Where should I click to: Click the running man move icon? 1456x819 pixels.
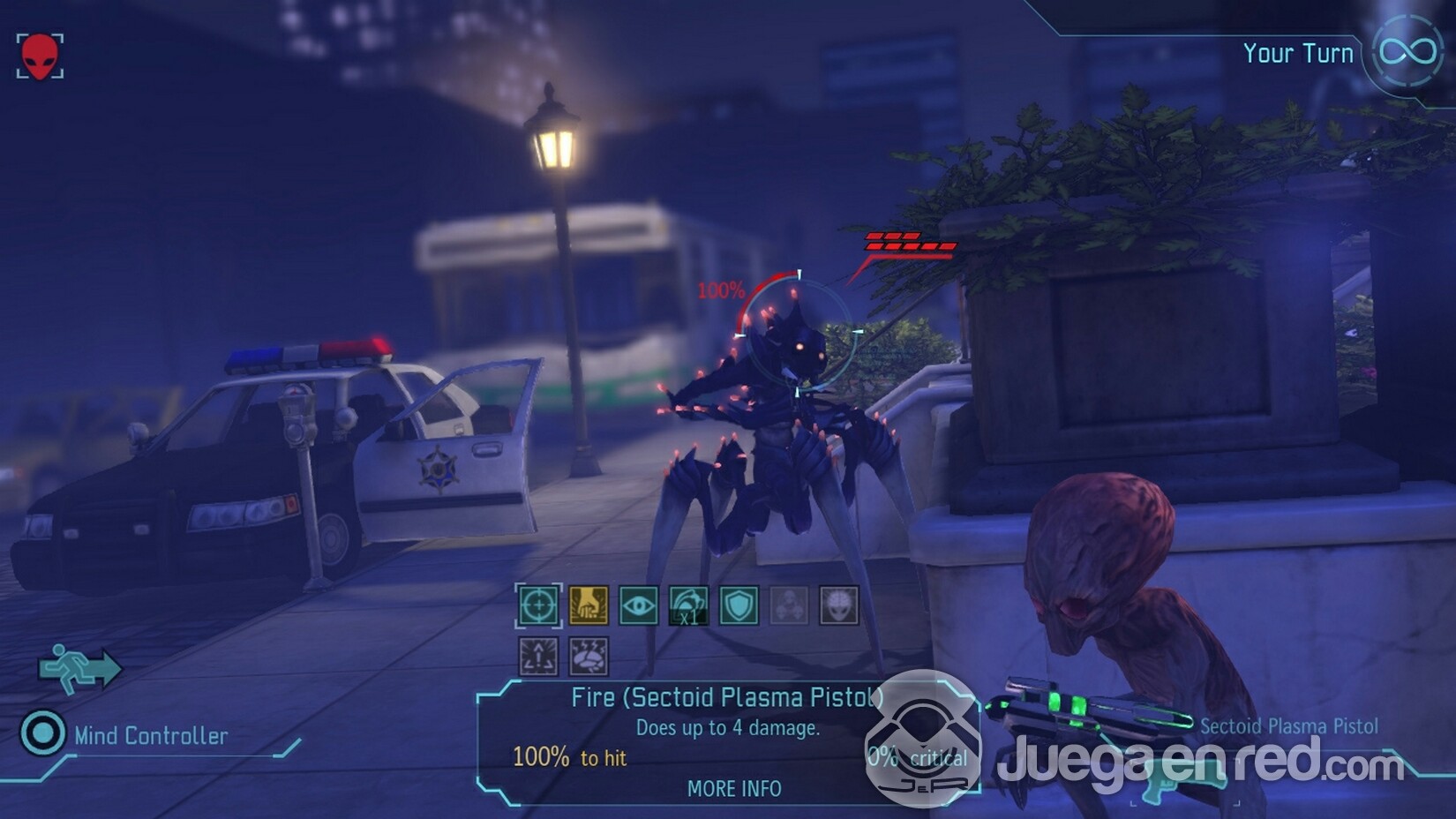79,665
